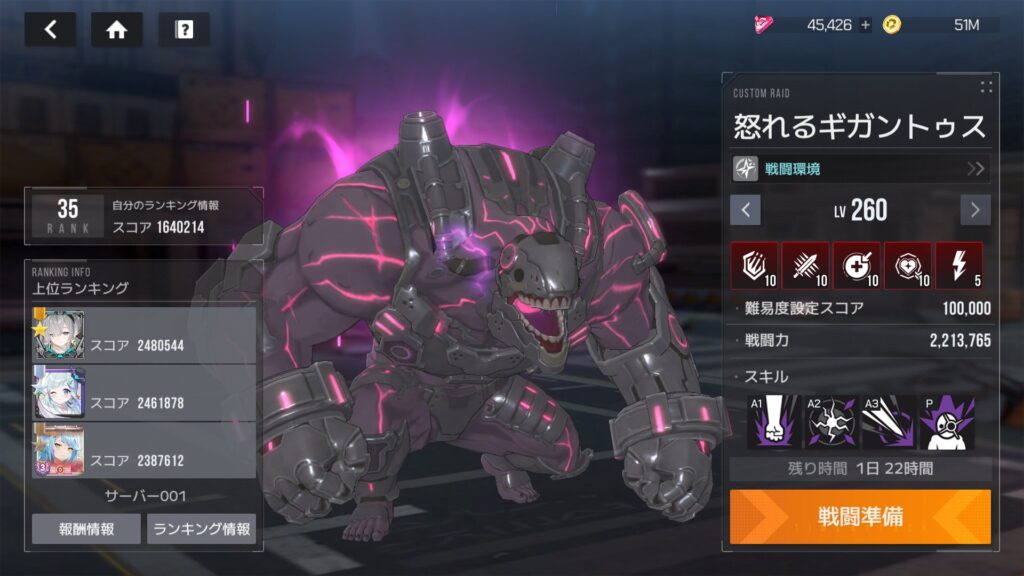
Task: Inspect the A3 skill icon
Action: 888,421
